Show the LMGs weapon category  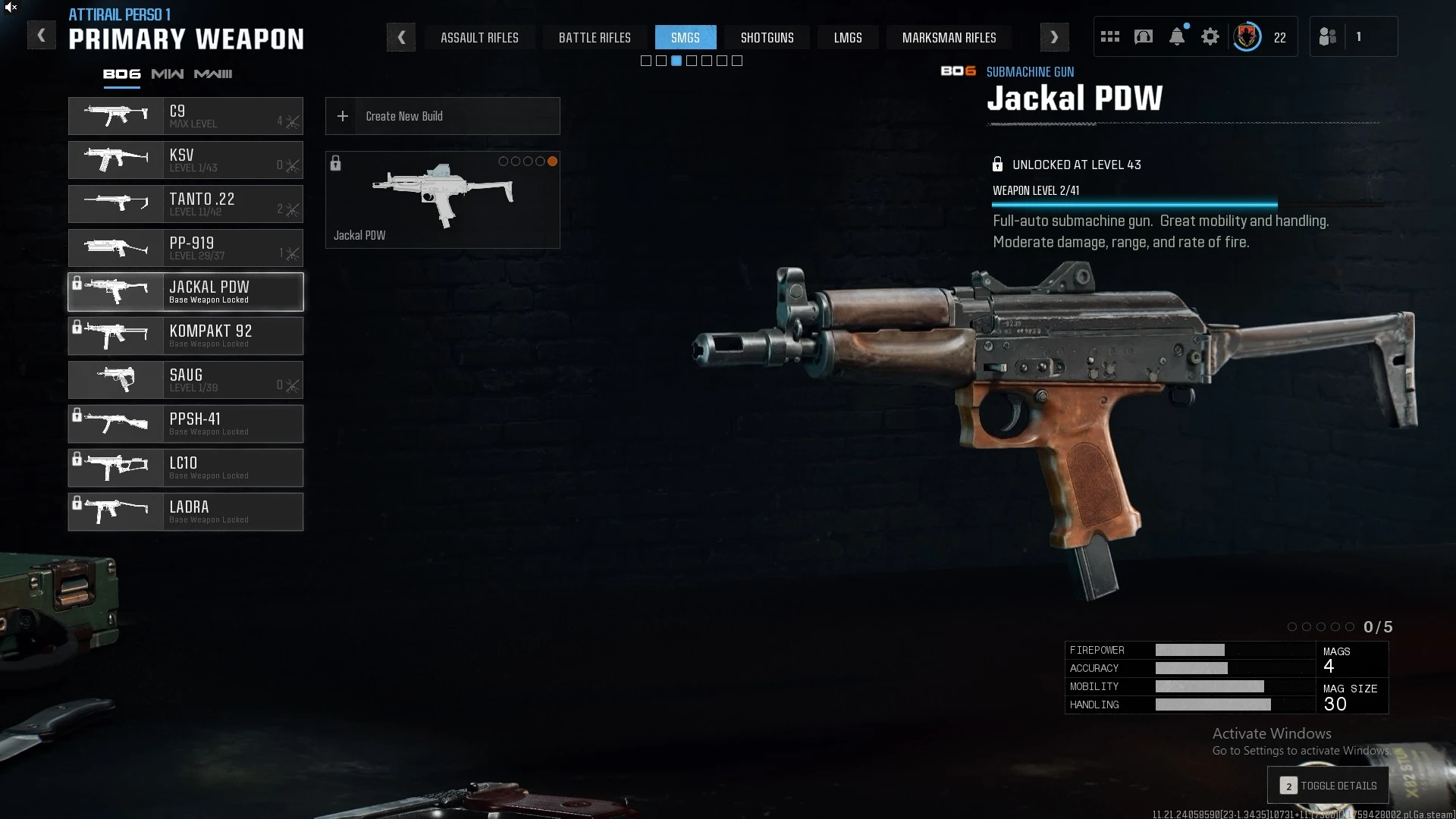click(847, 38)
